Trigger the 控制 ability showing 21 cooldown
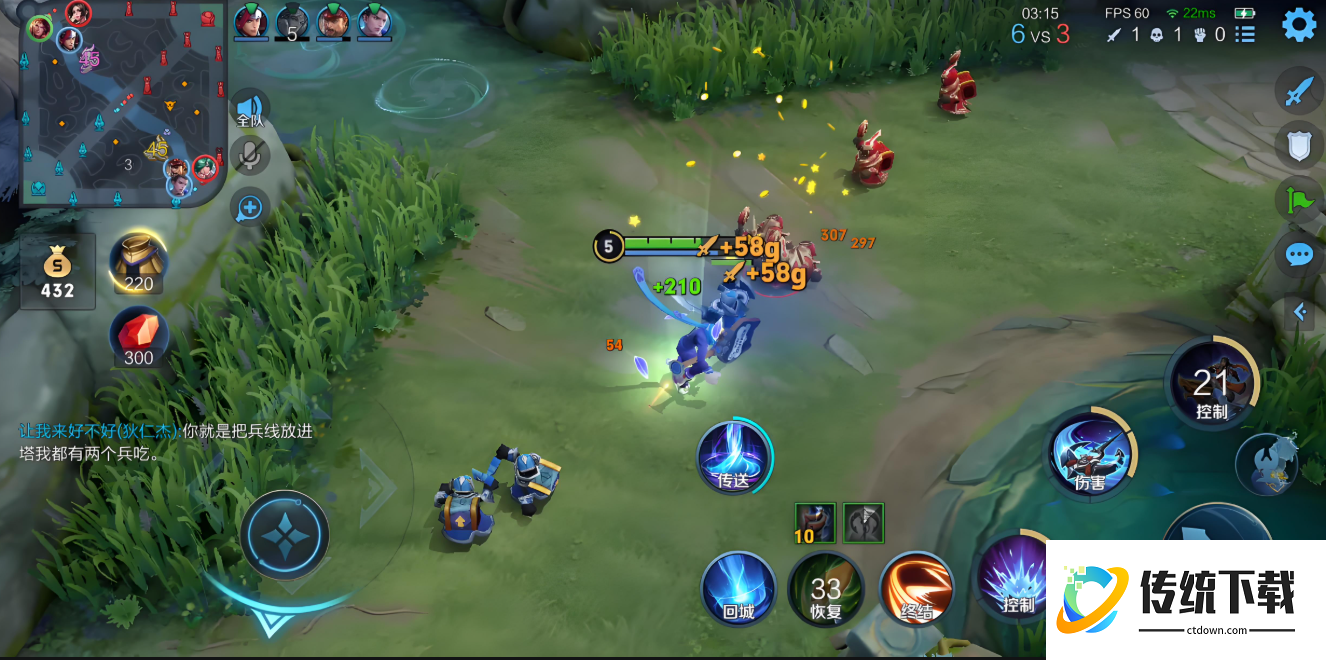The height and width of the screenshot is (660, 1326). pyautogui.click(x=1211, y=383)
